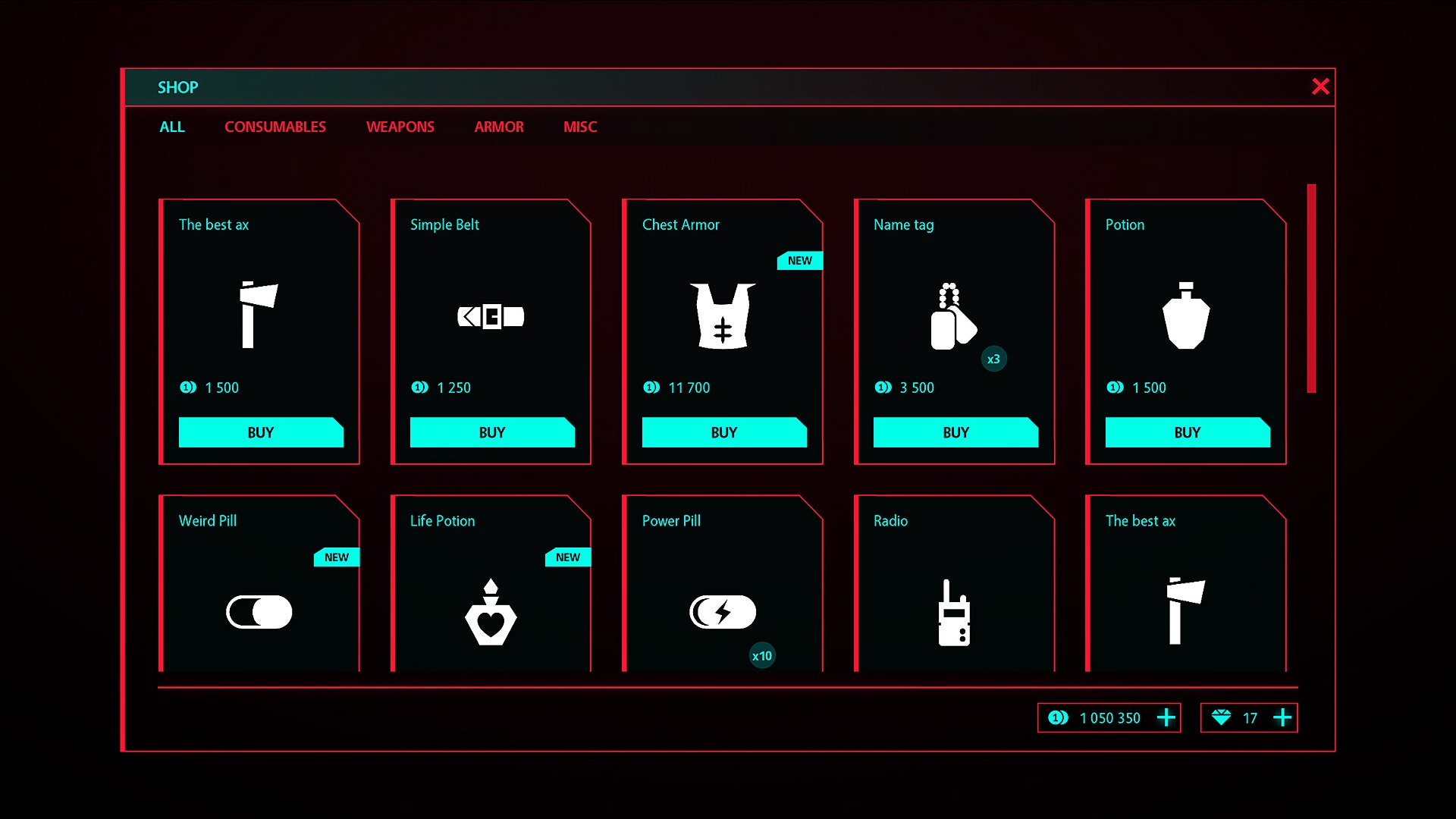Image resolution: width=1456 pixels, height=819 pixels.
Task: Open the WEAPONS category
Action: click(x=400, y=127)
